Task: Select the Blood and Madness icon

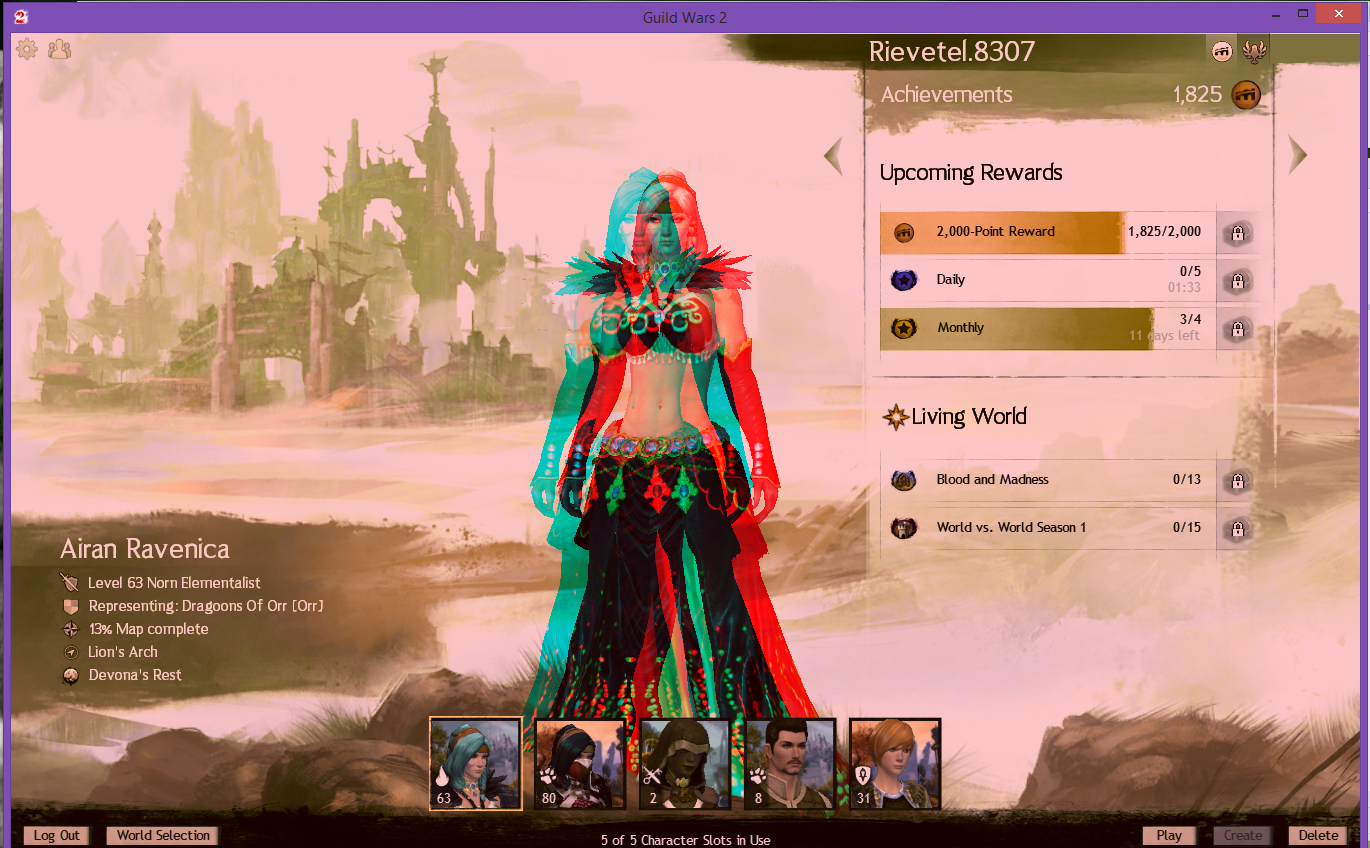Action: (x=904, y=480)
